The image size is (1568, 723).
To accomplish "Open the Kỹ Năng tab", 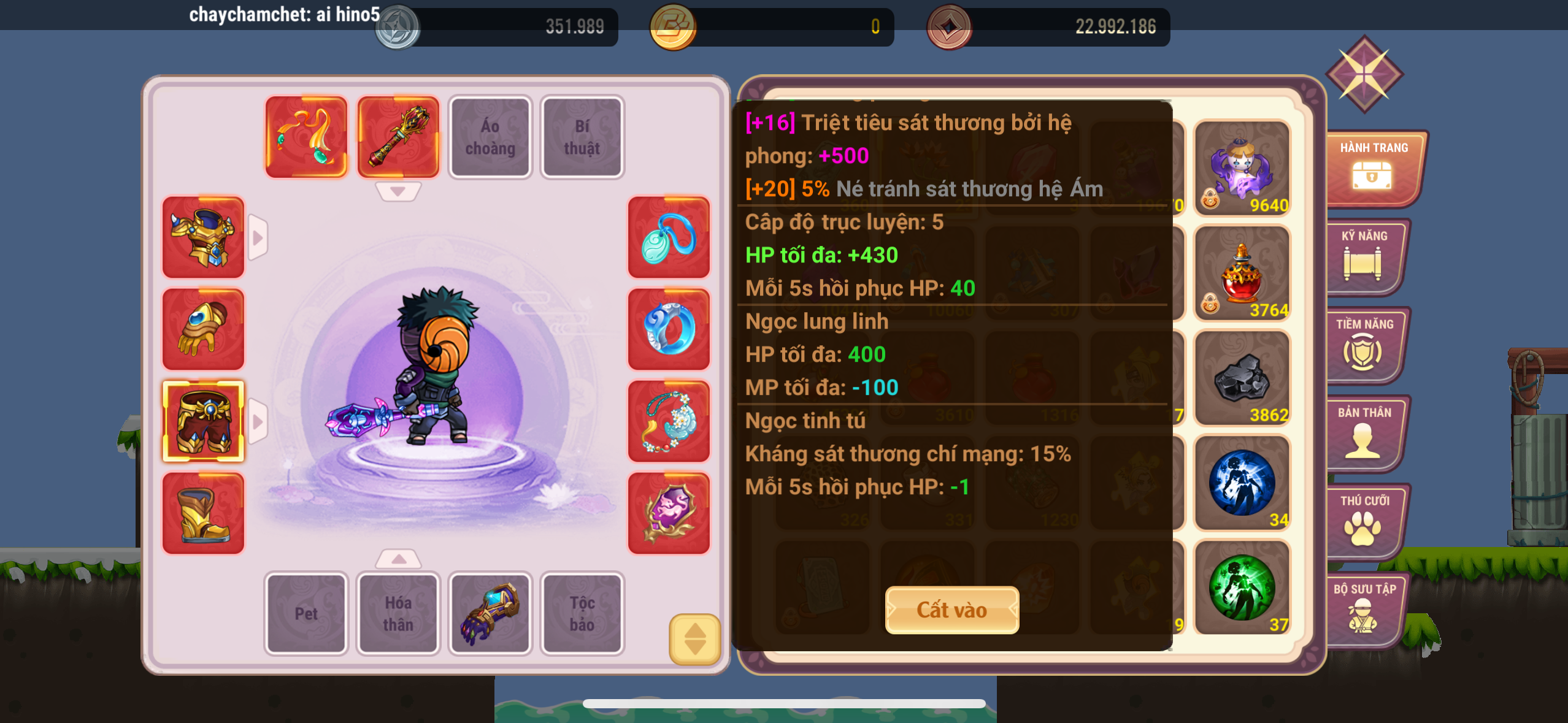I will coord(1364,256).
